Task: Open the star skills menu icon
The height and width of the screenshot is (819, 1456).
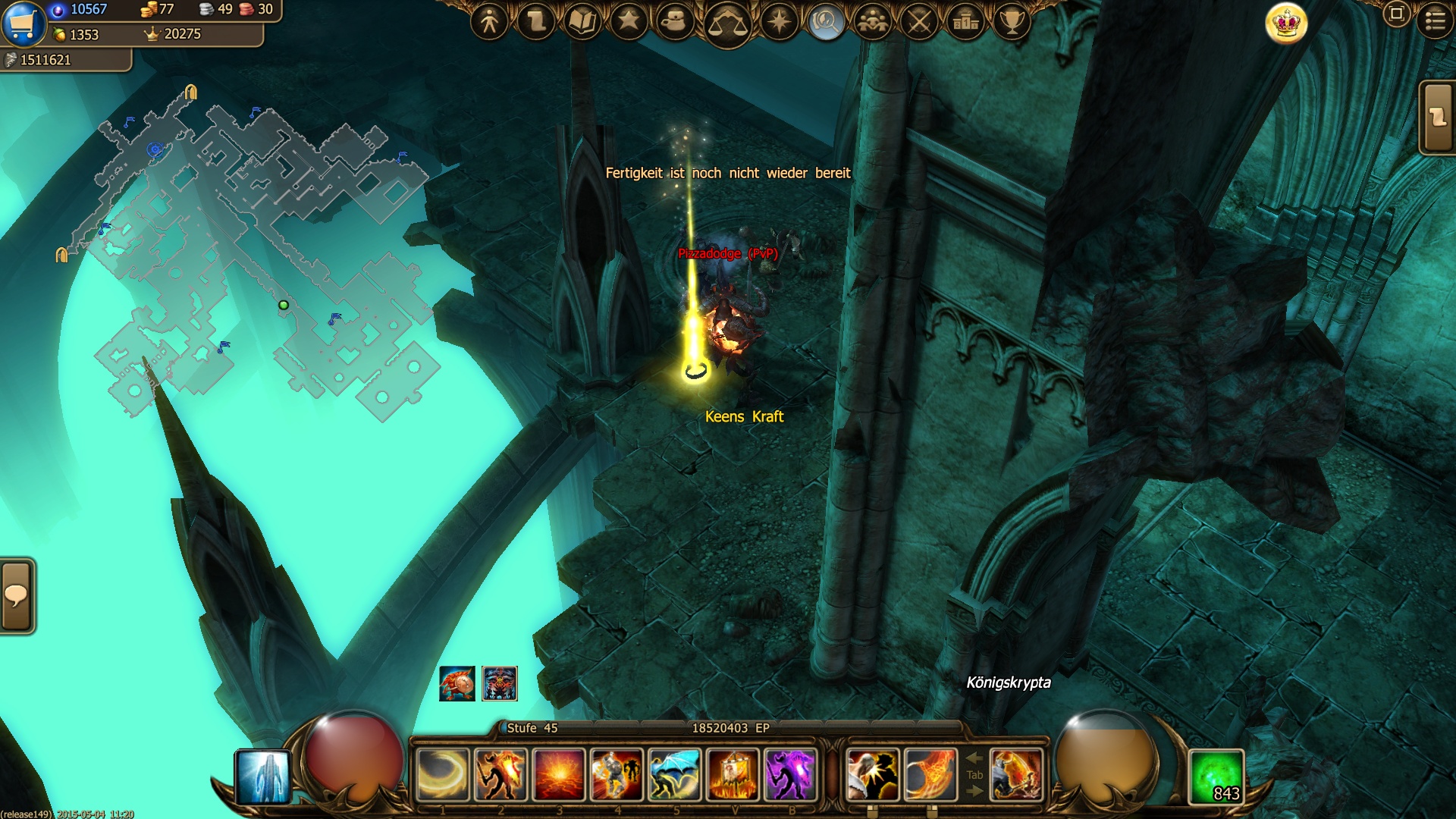Action: [x=629, y=21]
